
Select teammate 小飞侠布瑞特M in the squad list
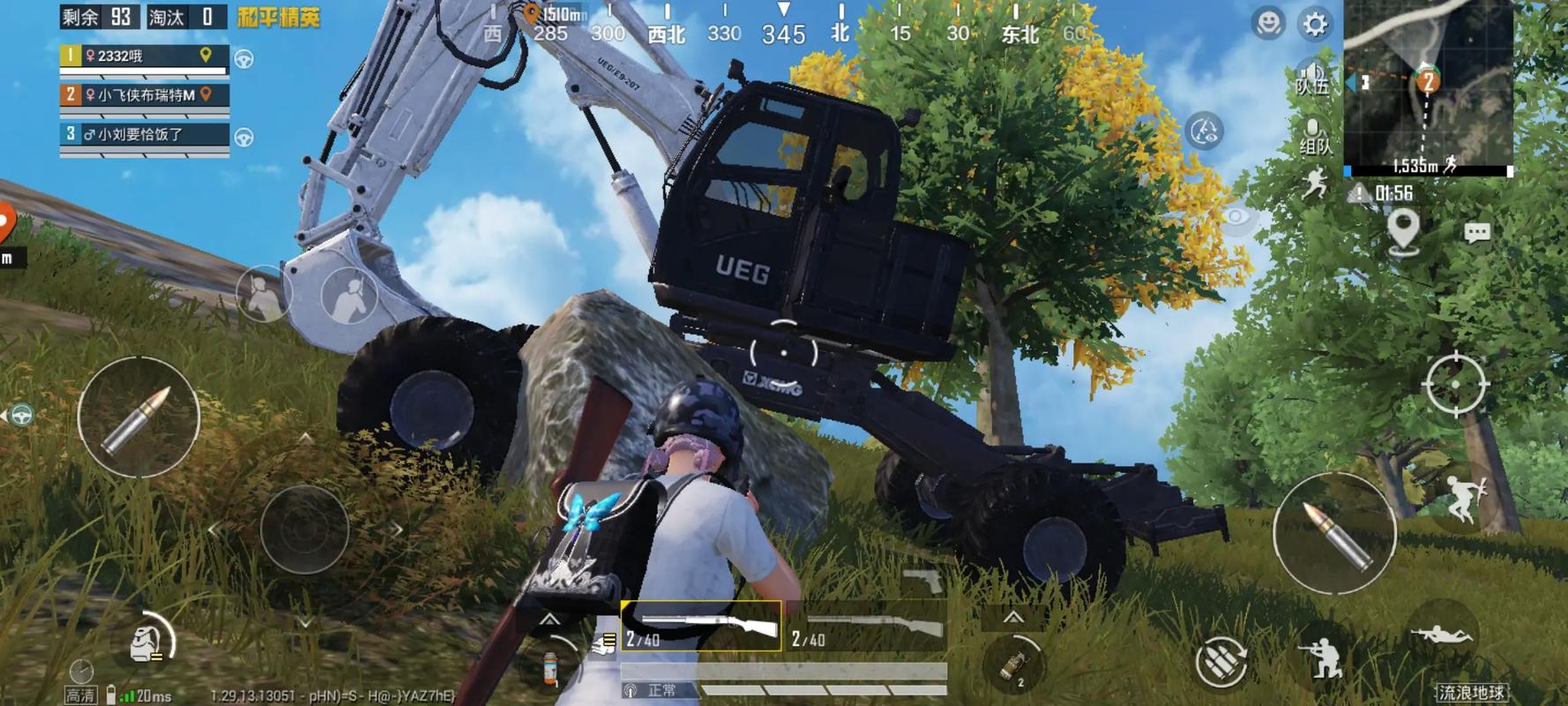tap(146, 95)
